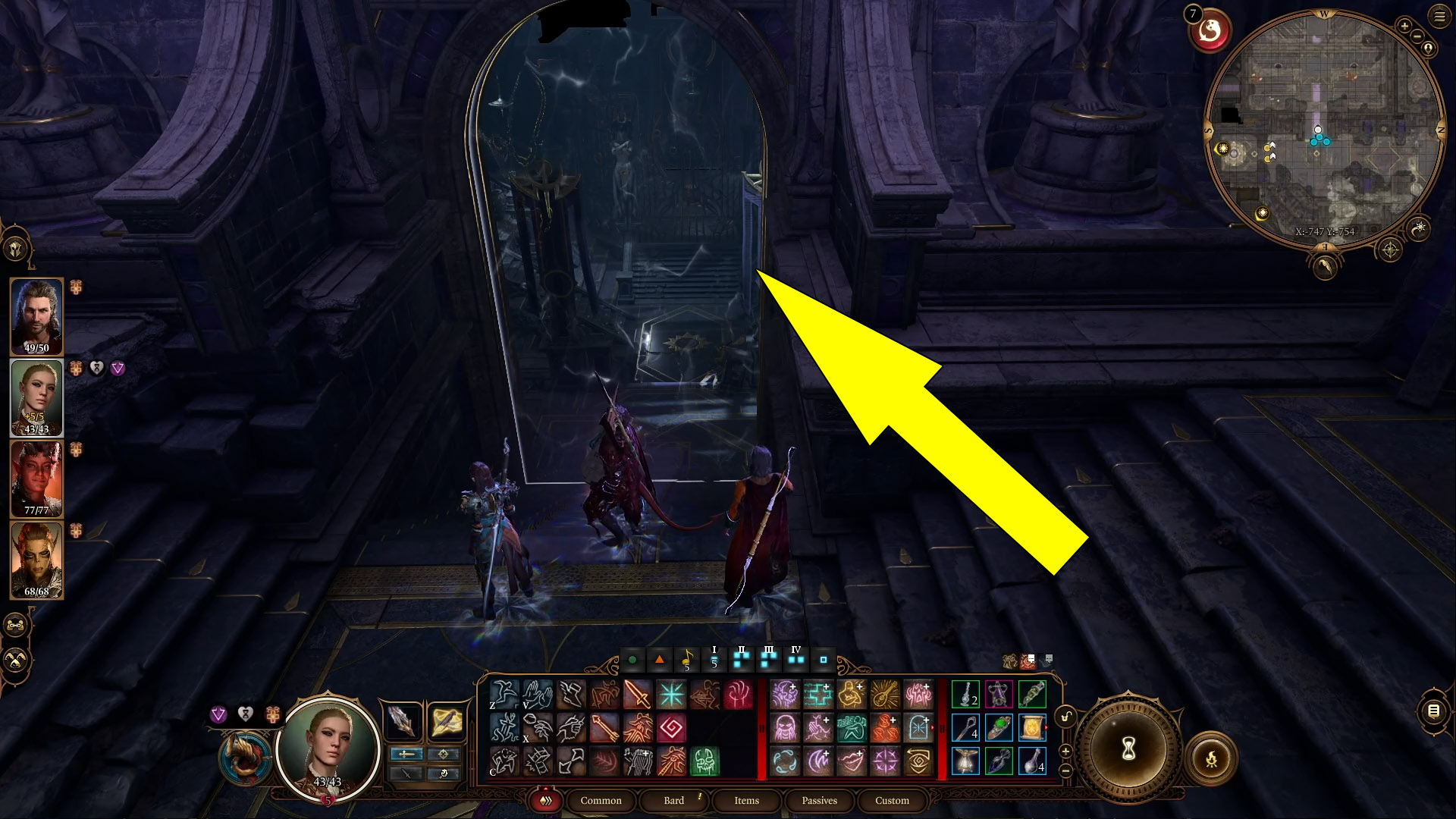Add a hotbar row with the plus button

[1065, 751]
